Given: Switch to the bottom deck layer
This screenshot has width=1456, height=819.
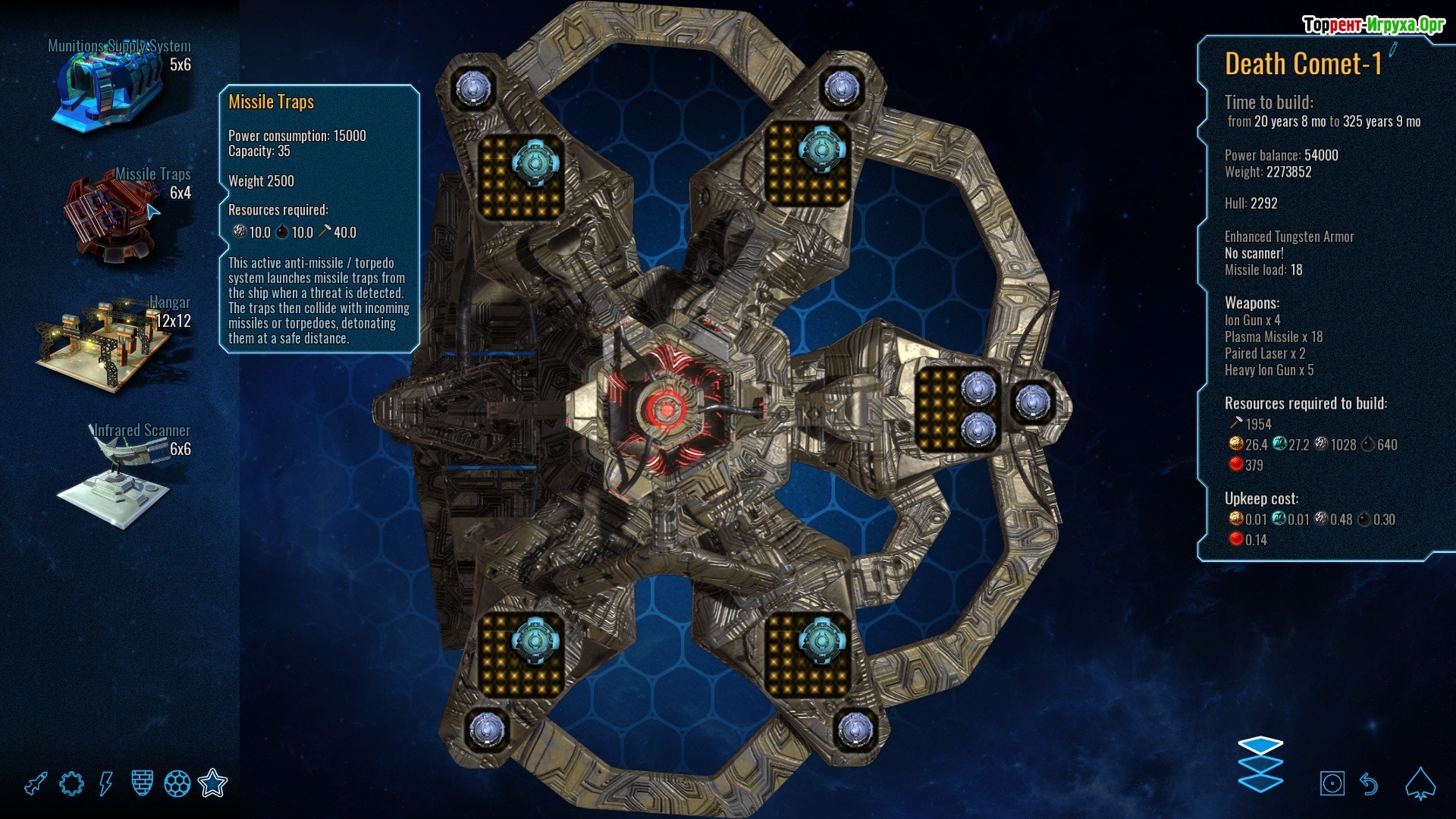Looking at the screenshot, I should [x=1260, y=783].
